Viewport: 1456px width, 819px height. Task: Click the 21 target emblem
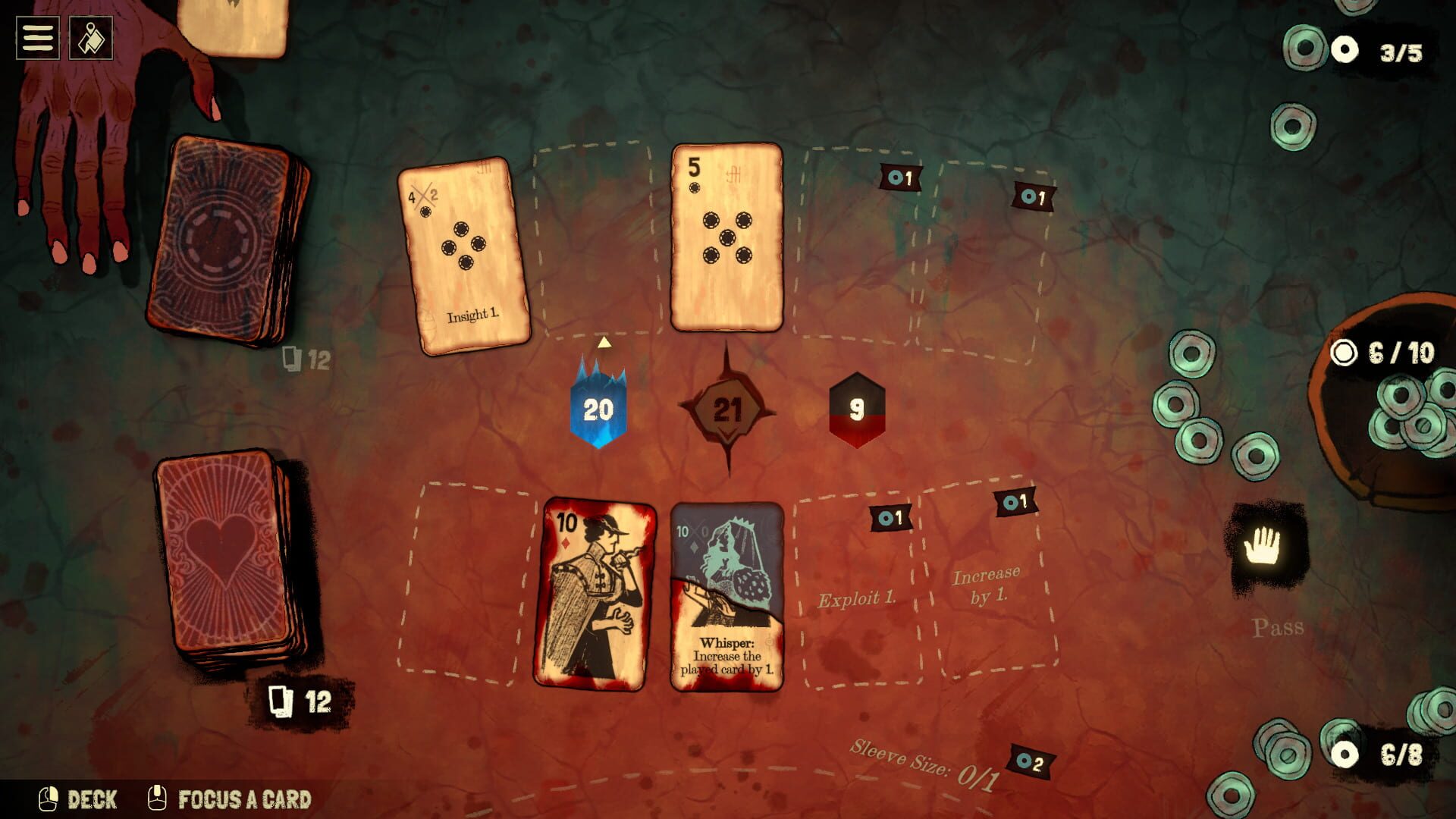pos(729,410)
